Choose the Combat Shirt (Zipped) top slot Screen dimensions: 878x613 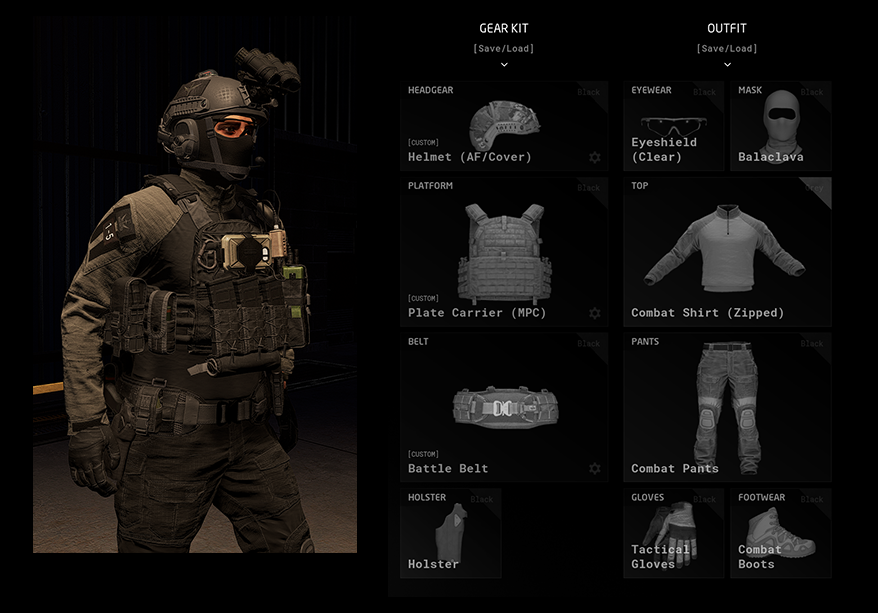(x=727, y=252)
